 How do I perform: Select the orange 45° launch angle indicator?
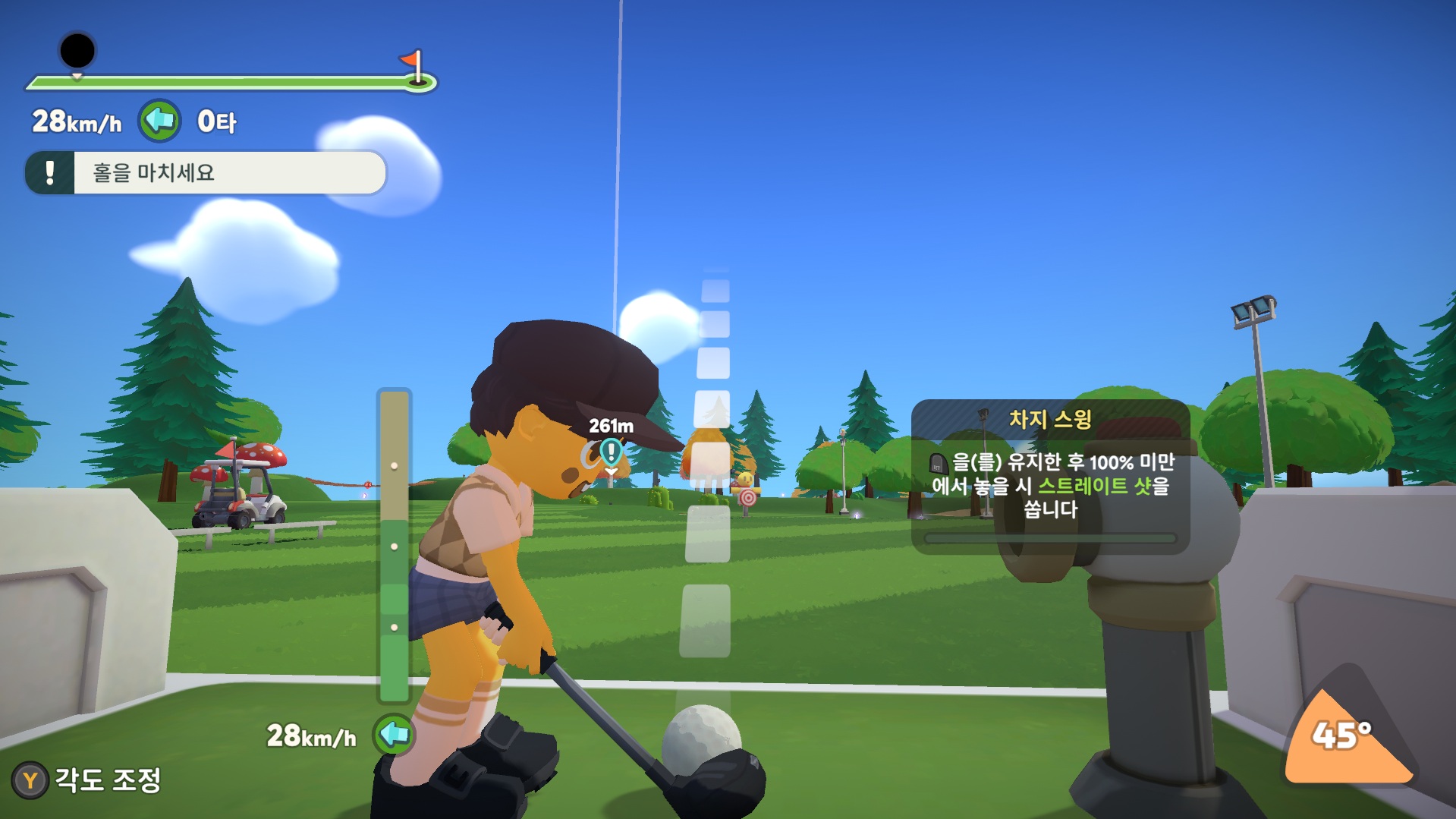click(x=1344, y=736)
